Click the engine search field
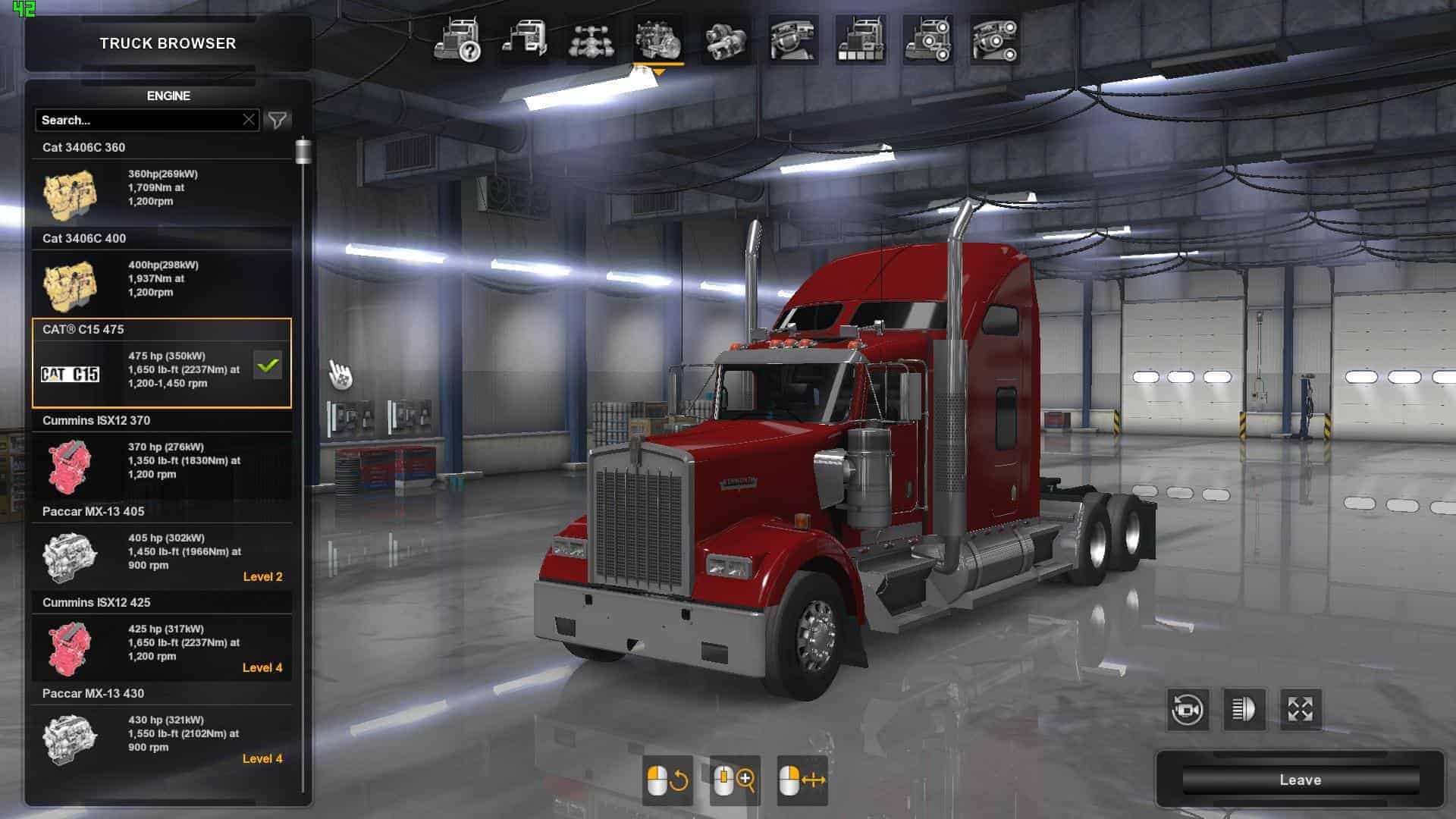The image size is (1456, 819). [x=136, y=120]
